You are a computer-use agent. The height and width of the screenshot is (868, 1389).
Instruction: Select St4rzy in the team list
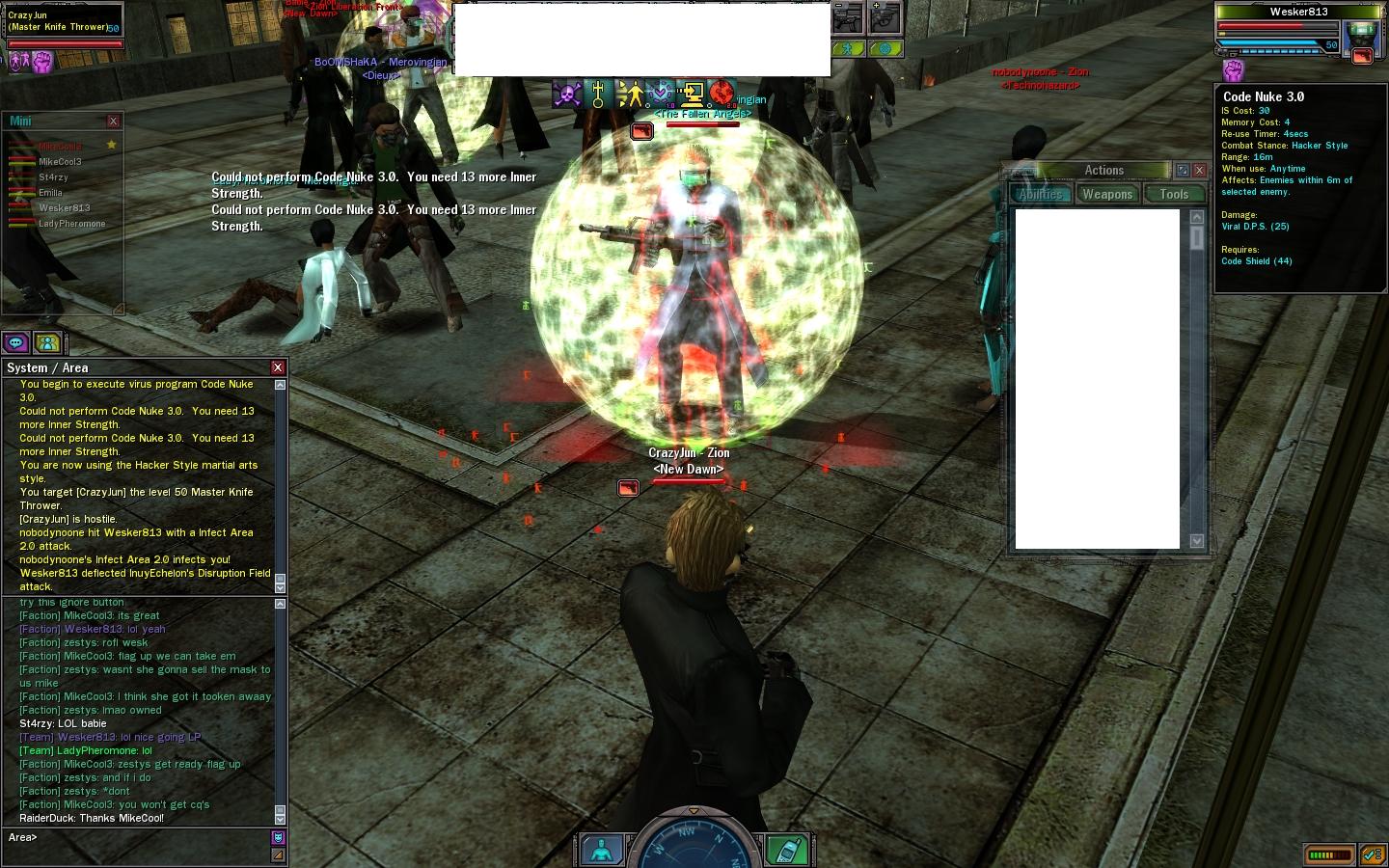pyautogui.click(x=53, y=177)
